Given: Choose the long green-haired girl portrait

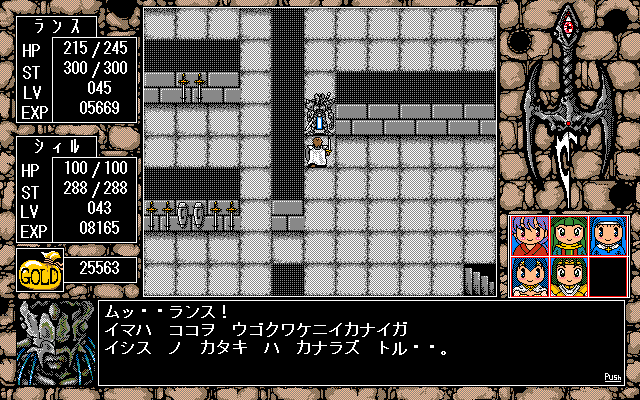Looking at the screenshot, I should 568,237.
